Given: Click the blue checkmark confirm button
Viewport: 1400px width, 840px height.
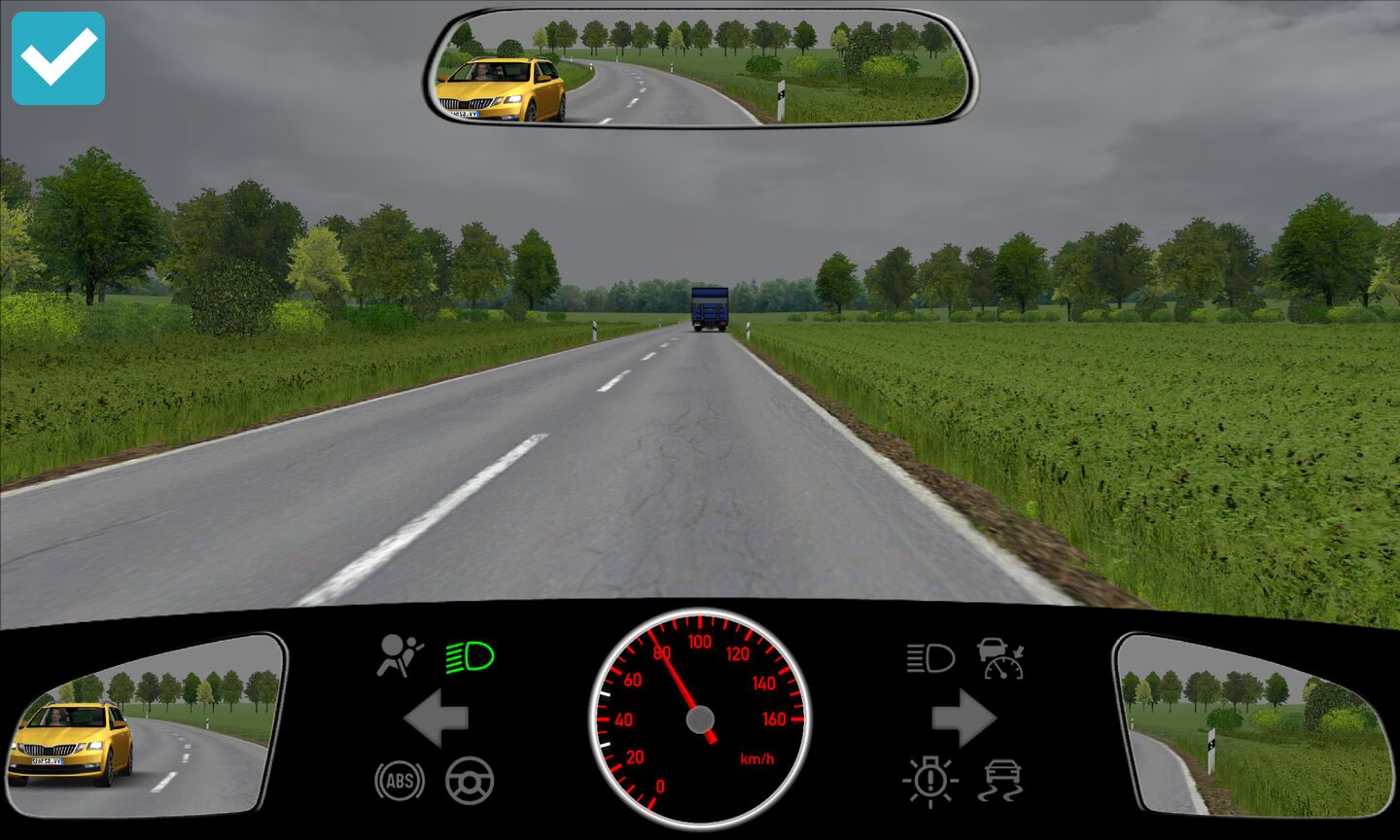Looking at the screenshot, I should coord(58,58).
